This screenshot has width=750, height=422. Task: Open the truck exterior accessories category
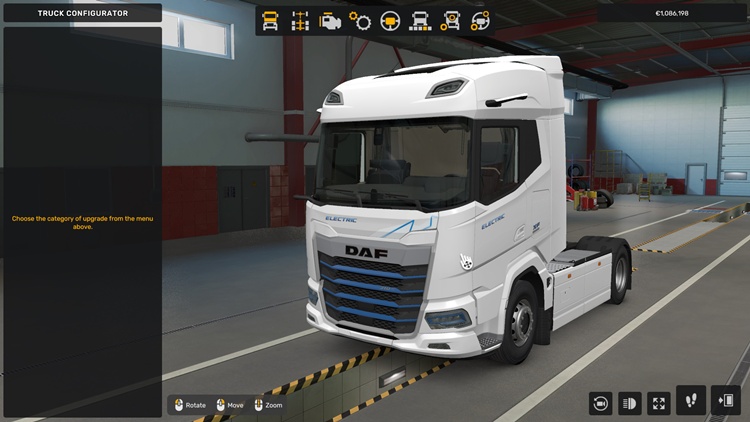tap(451, 20)
